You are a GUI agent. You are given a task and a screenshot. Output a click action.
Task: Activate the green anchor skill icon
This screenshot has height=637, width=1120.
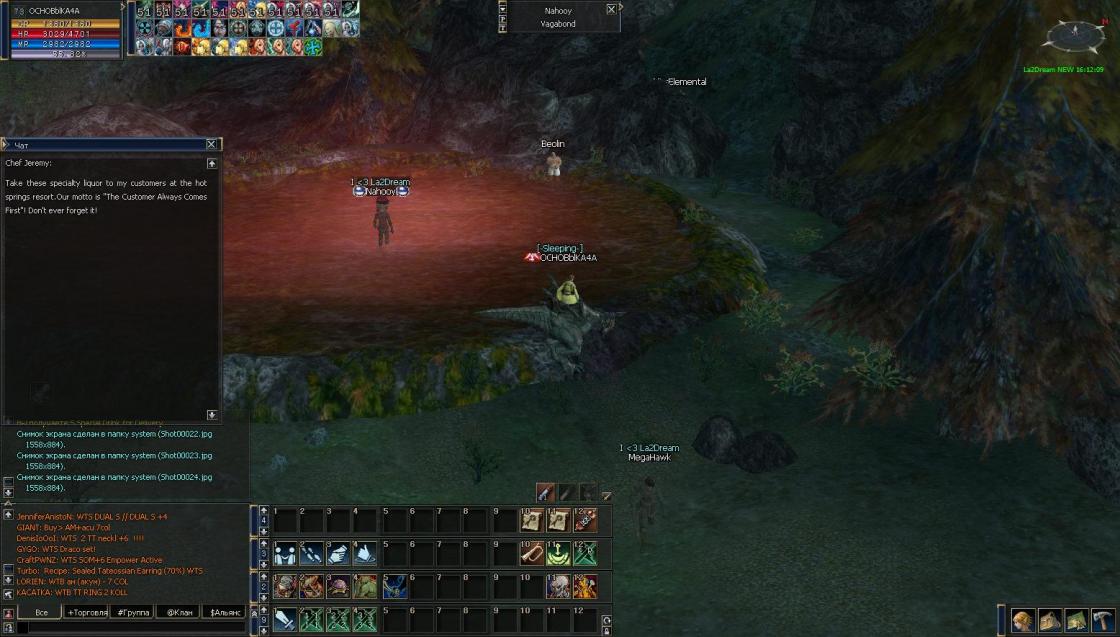pos(558,553)
